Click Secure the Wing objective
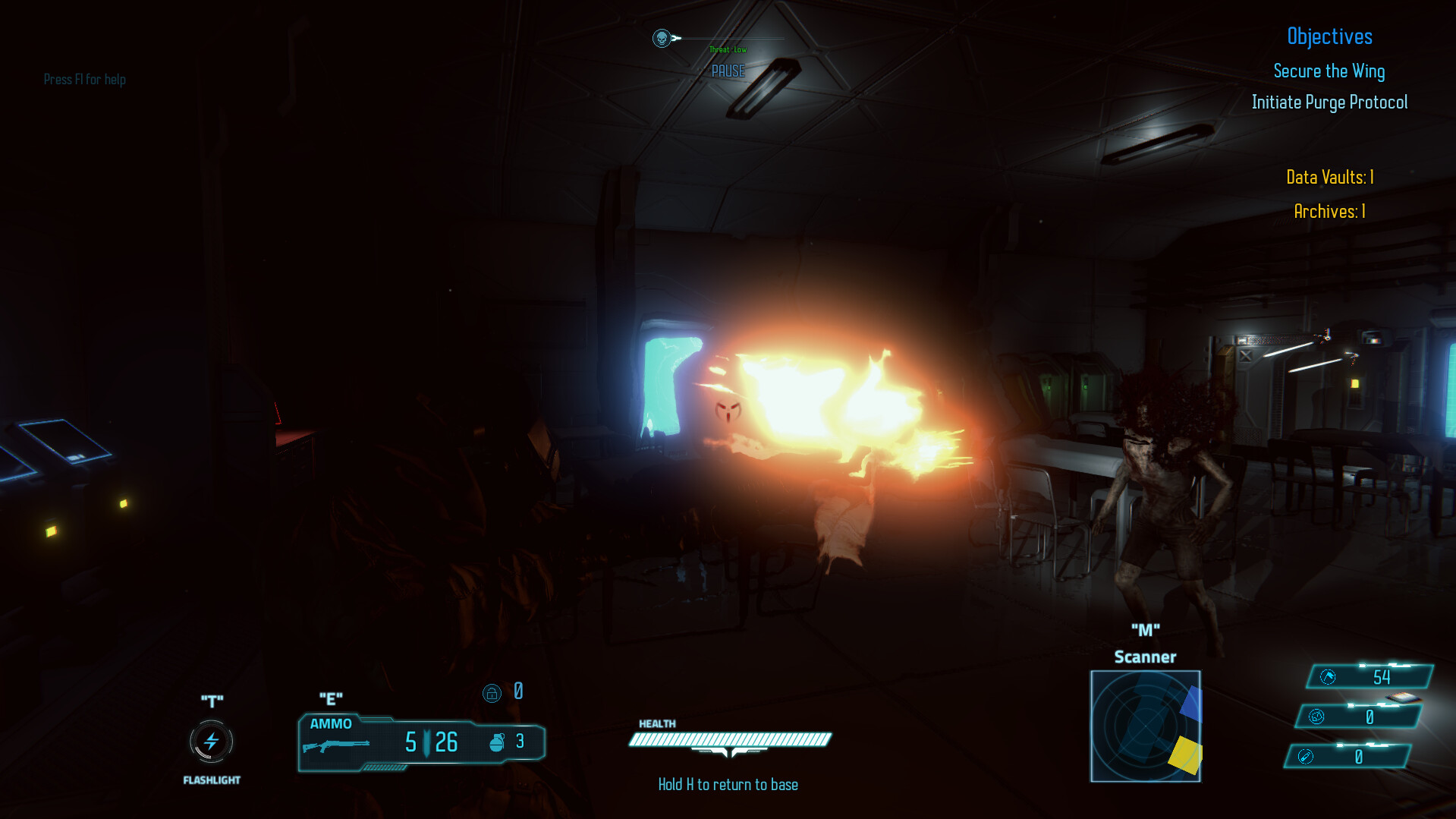This screenshot has width=1456, height=819. (x=1329, y=71)
